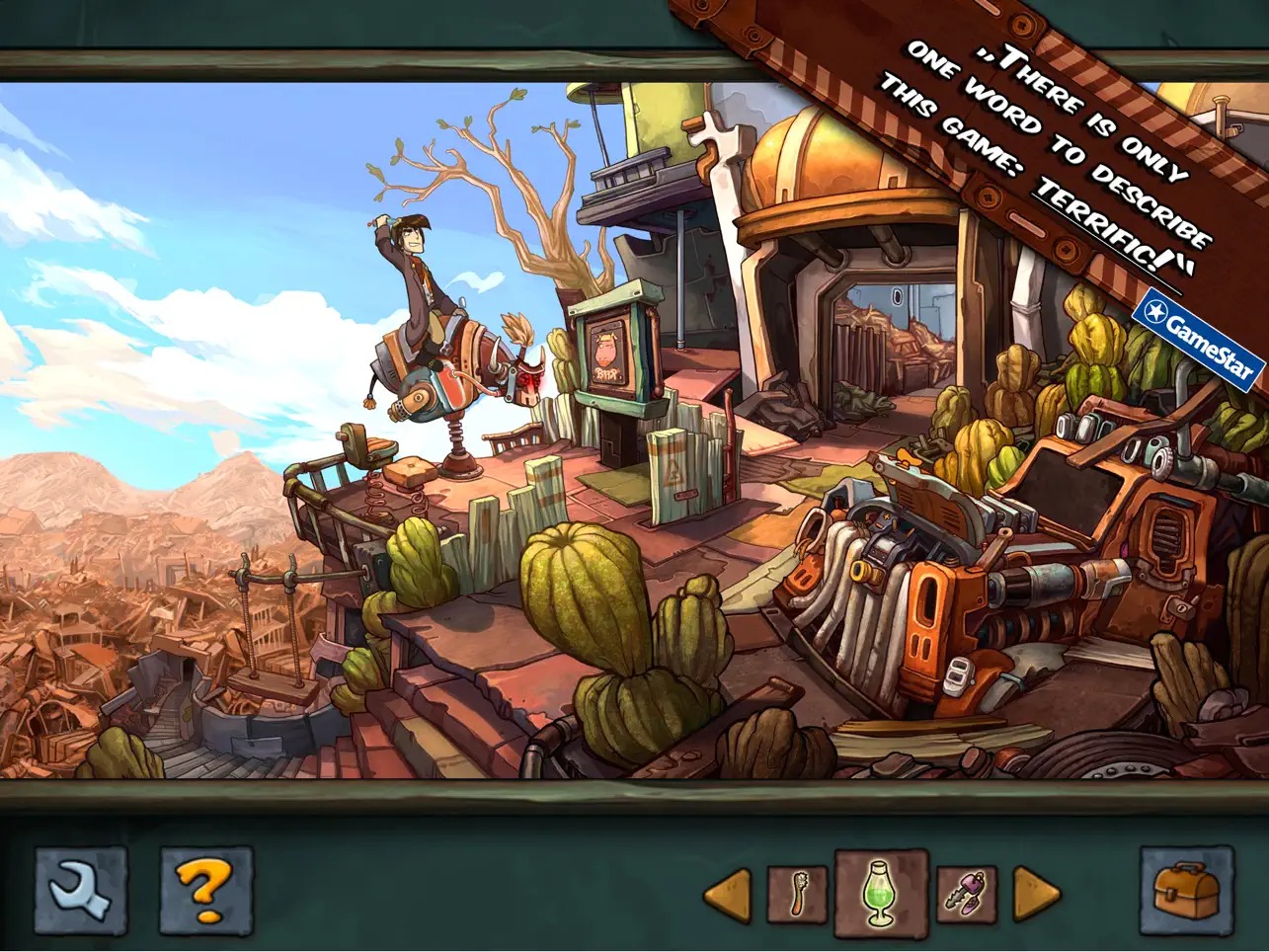The image size is (1269, 952).
Task: Select the toothbrush inventory item
Action: pyautogui.click(x=796, y=894)
